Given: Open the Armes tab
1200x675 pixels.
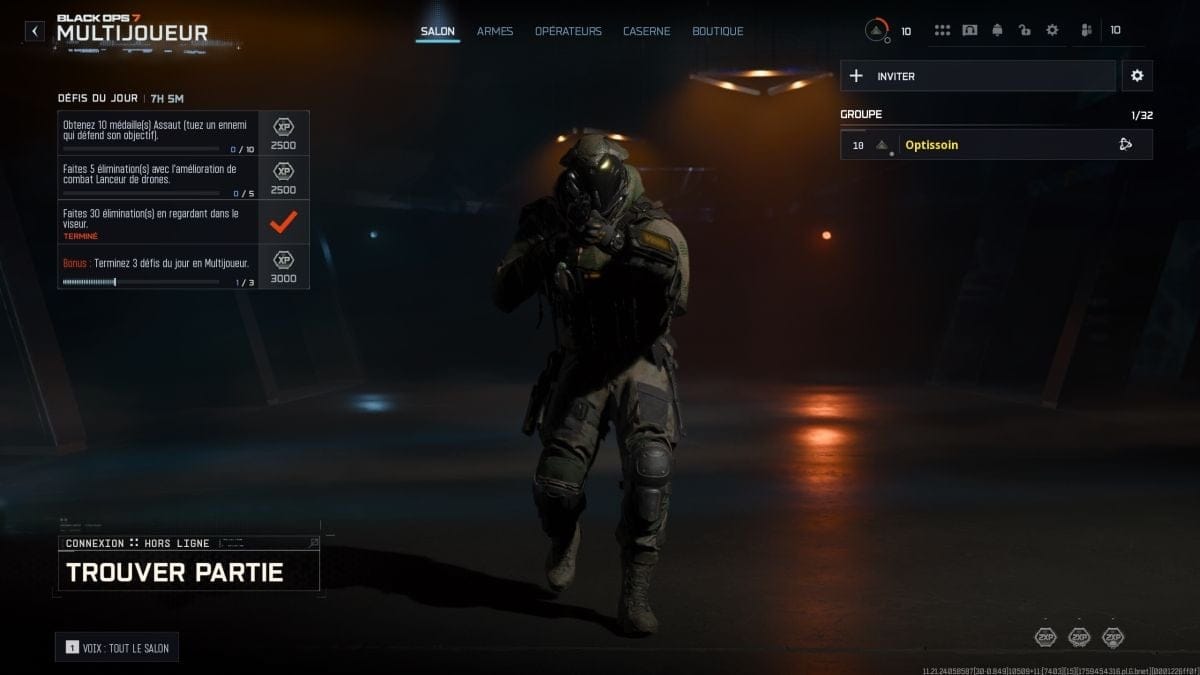Looking at the screenshot, I should [495, 31].
